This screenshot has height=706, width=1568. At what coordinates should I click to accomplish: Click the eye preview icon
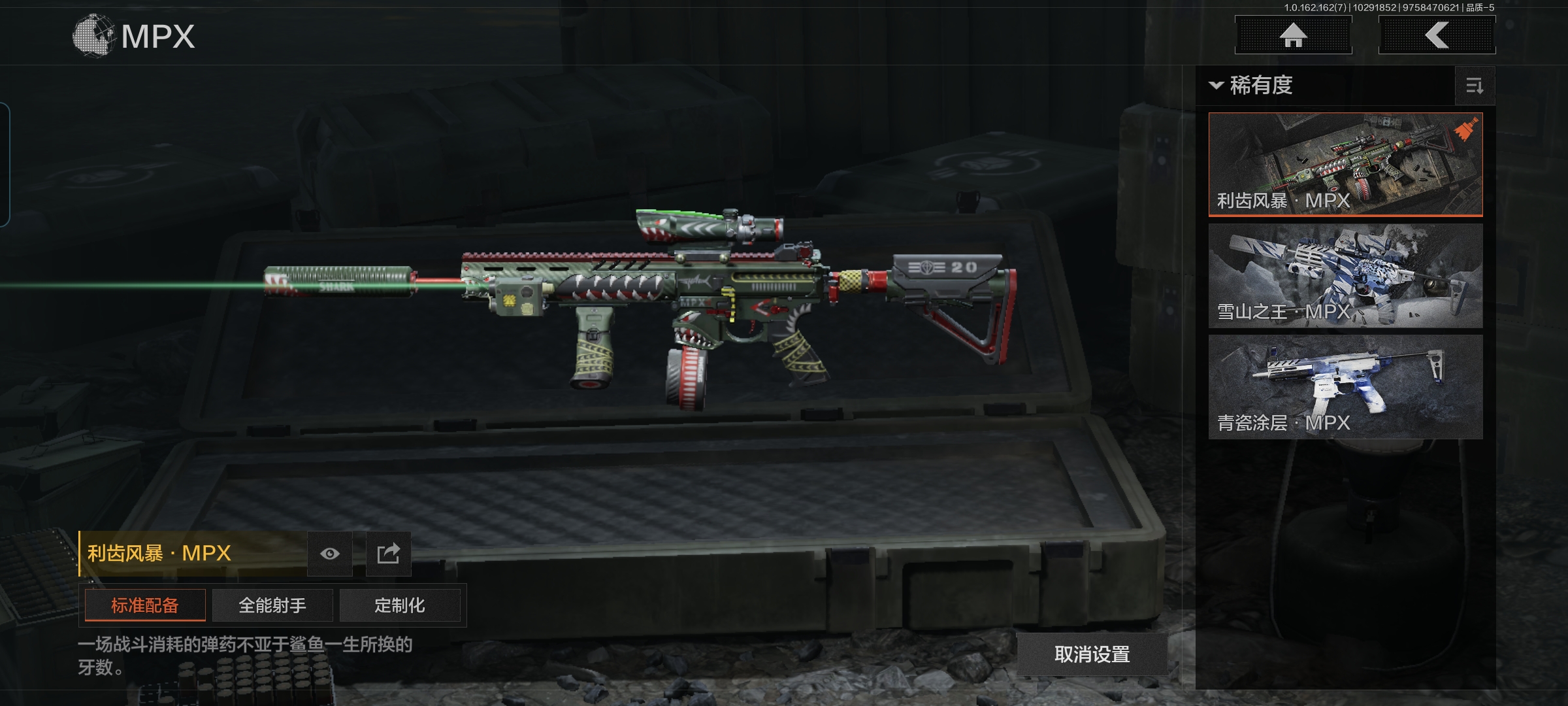(330, 554)
